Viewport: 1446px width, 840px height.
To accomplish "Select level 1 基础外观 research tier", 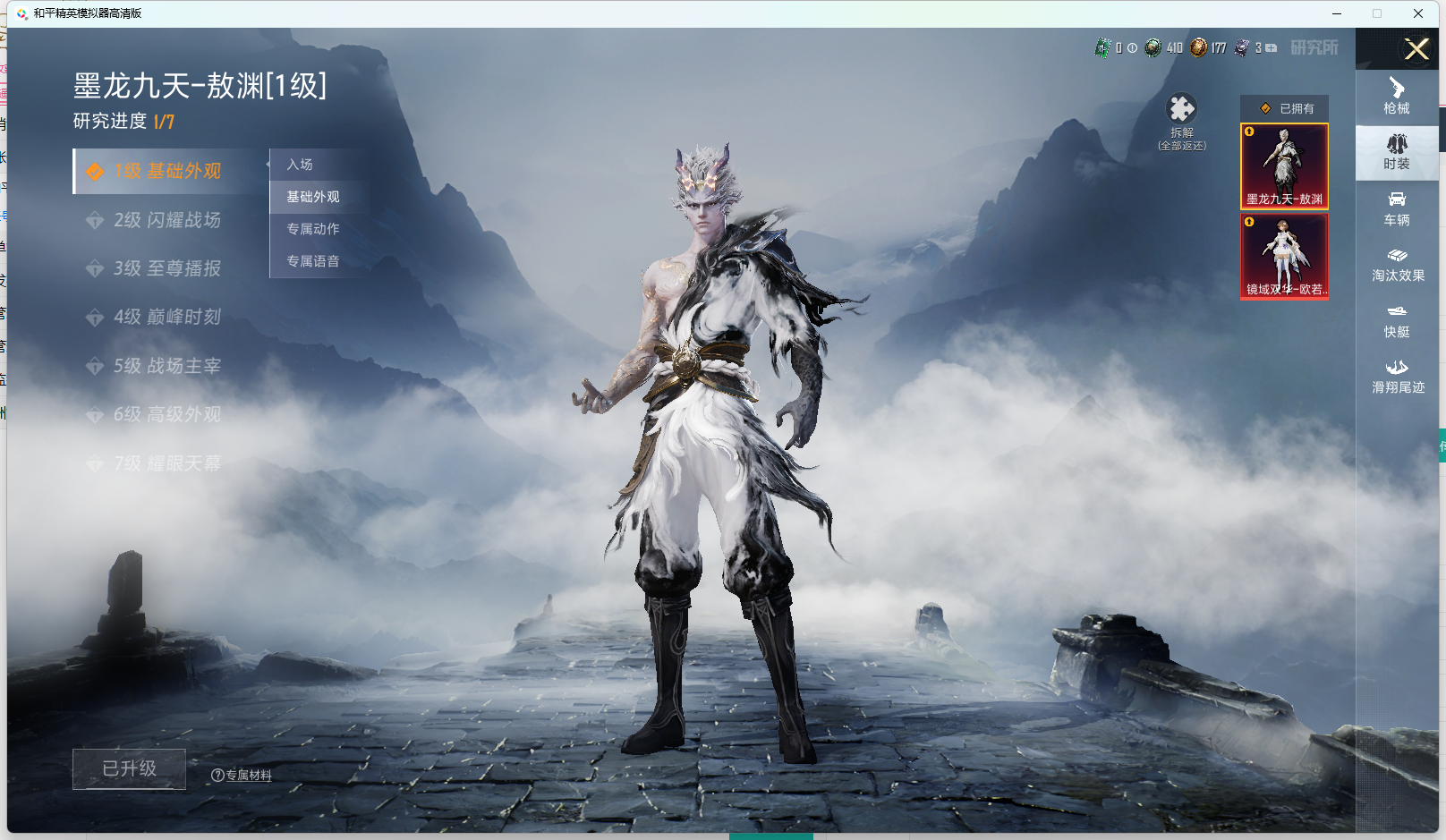I will pyautogui.click(x=166, y=171).
